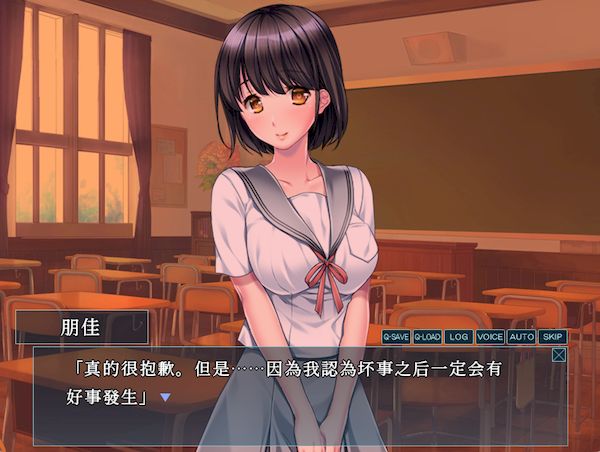Load the quick save via Q-LOAD

(x=427, y=337)
